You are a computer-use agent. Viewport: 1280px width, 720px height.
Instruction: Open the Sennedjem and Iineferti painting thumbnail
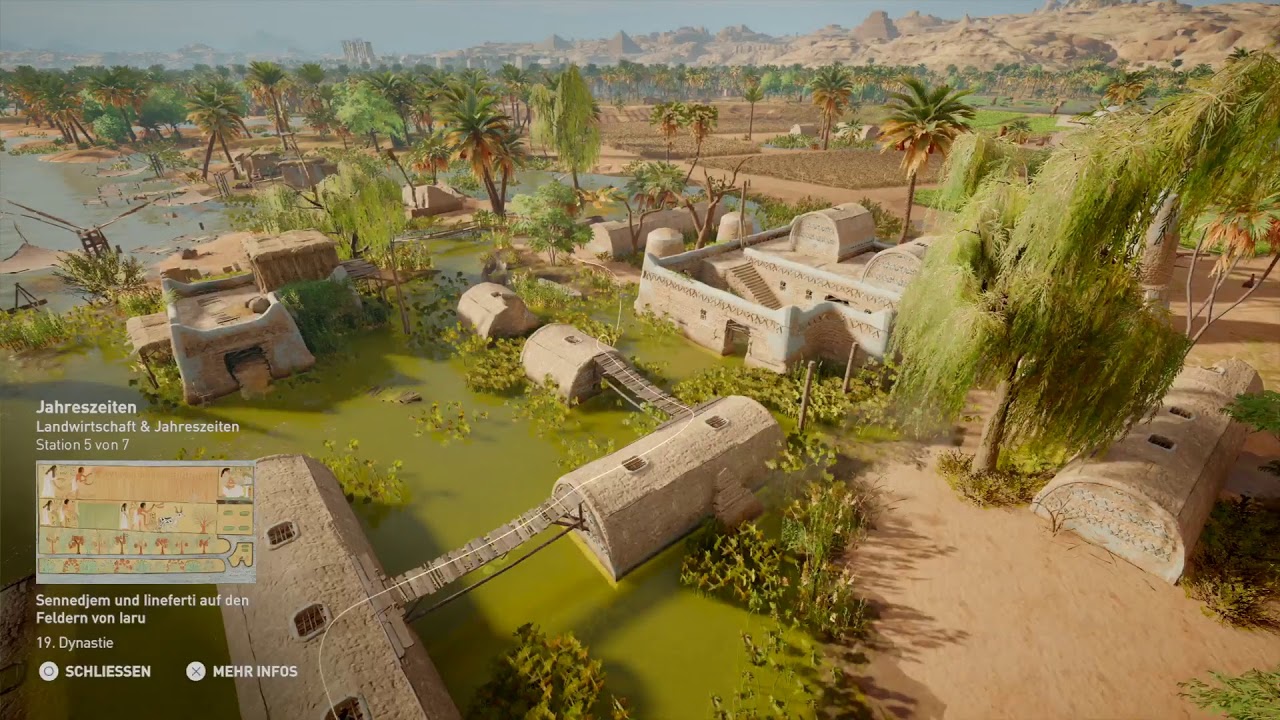[x=146, y=521]
